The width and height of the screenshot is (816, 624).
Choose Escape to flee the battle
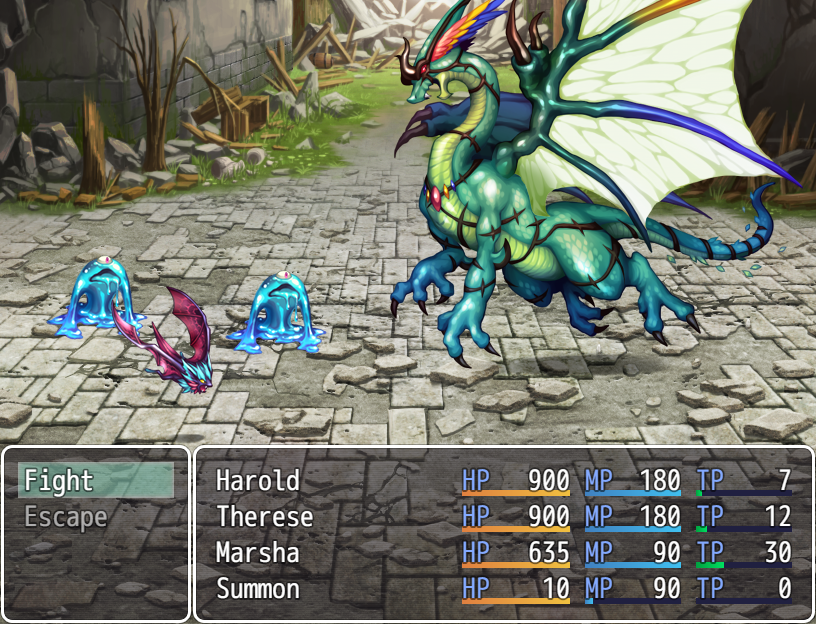click(x=95, y=517)
